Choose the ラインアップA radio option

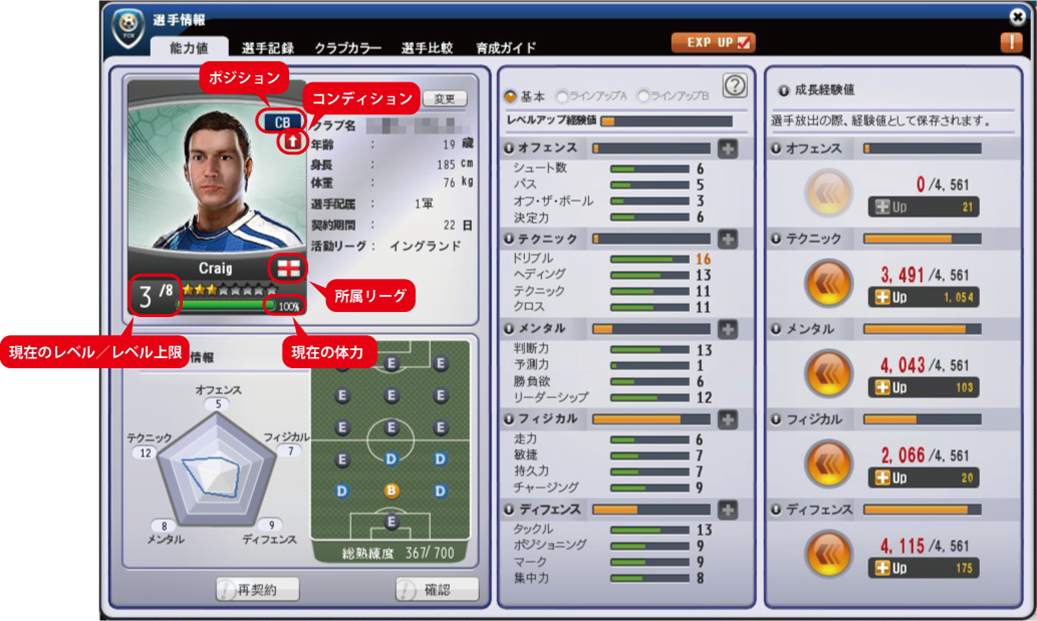pyautogui.click(x=563, y=97)
